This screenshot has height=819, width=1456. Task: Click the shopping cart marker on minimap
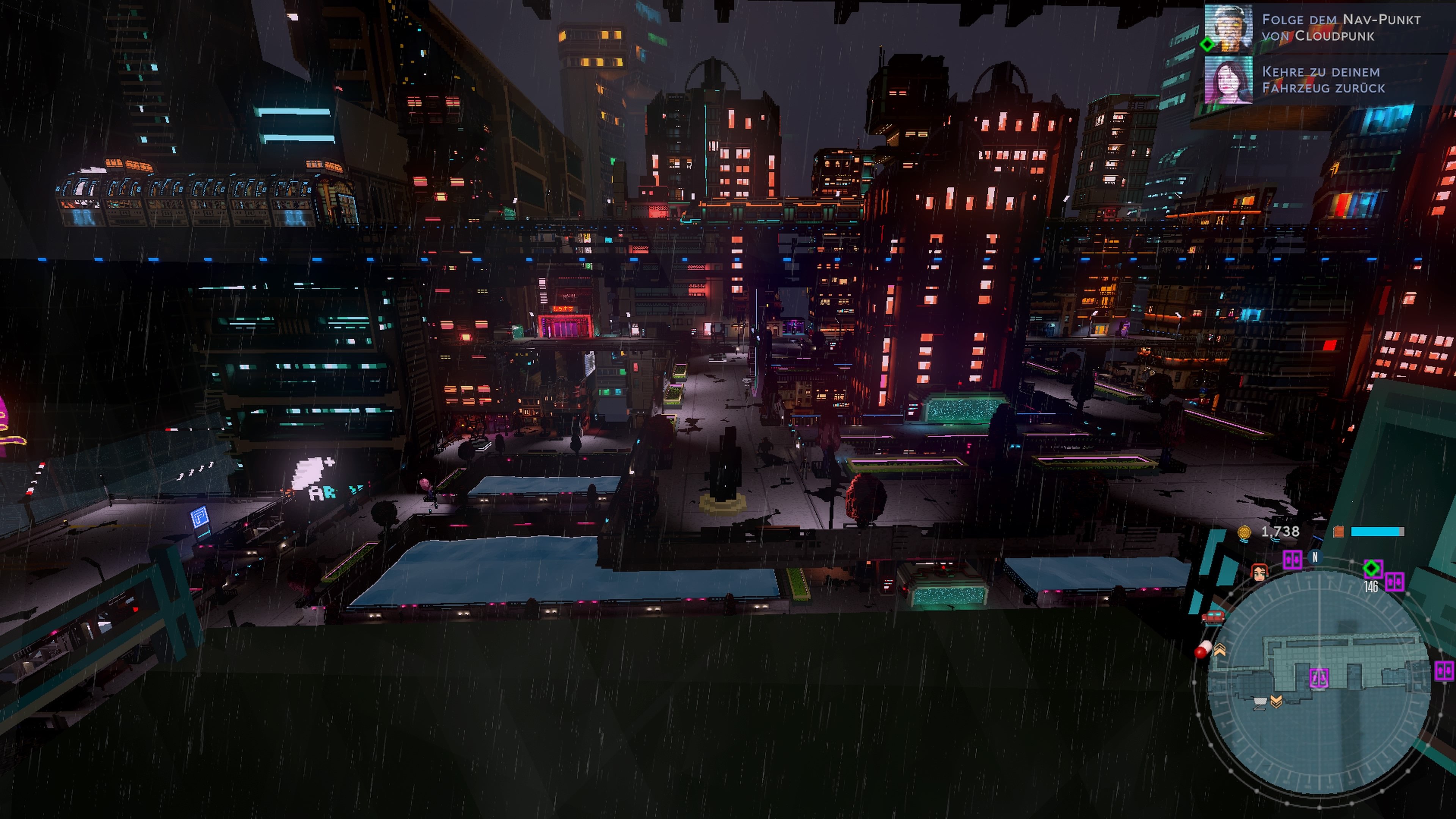(x=1260, y=703)
